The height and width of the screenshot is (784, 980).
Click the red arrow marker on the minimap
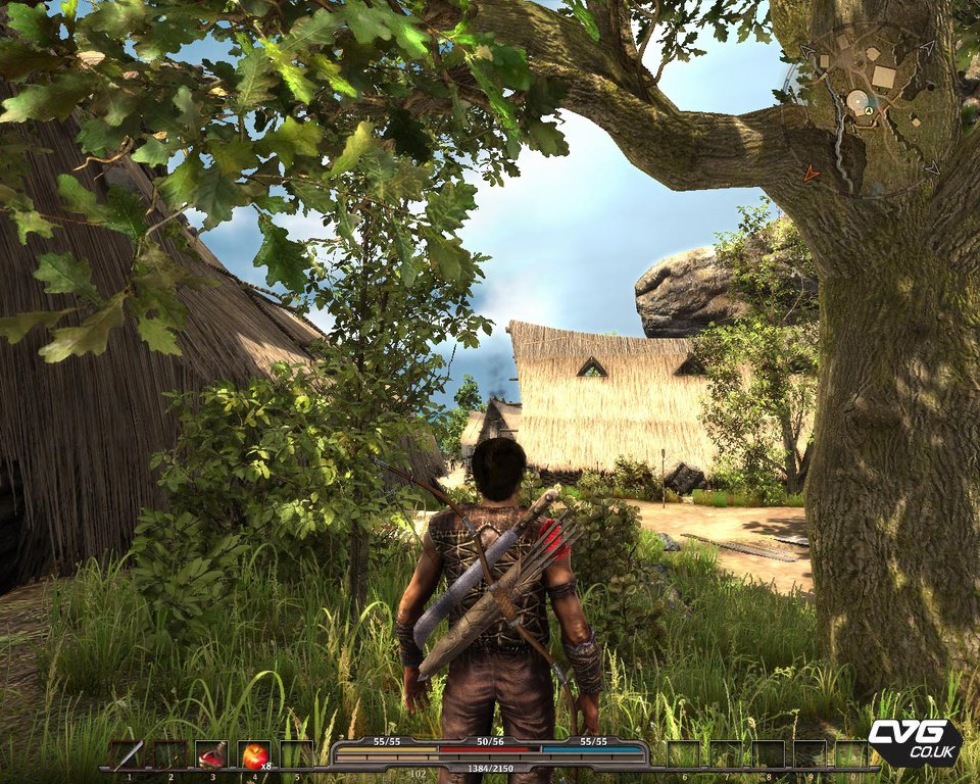(811, 173)
